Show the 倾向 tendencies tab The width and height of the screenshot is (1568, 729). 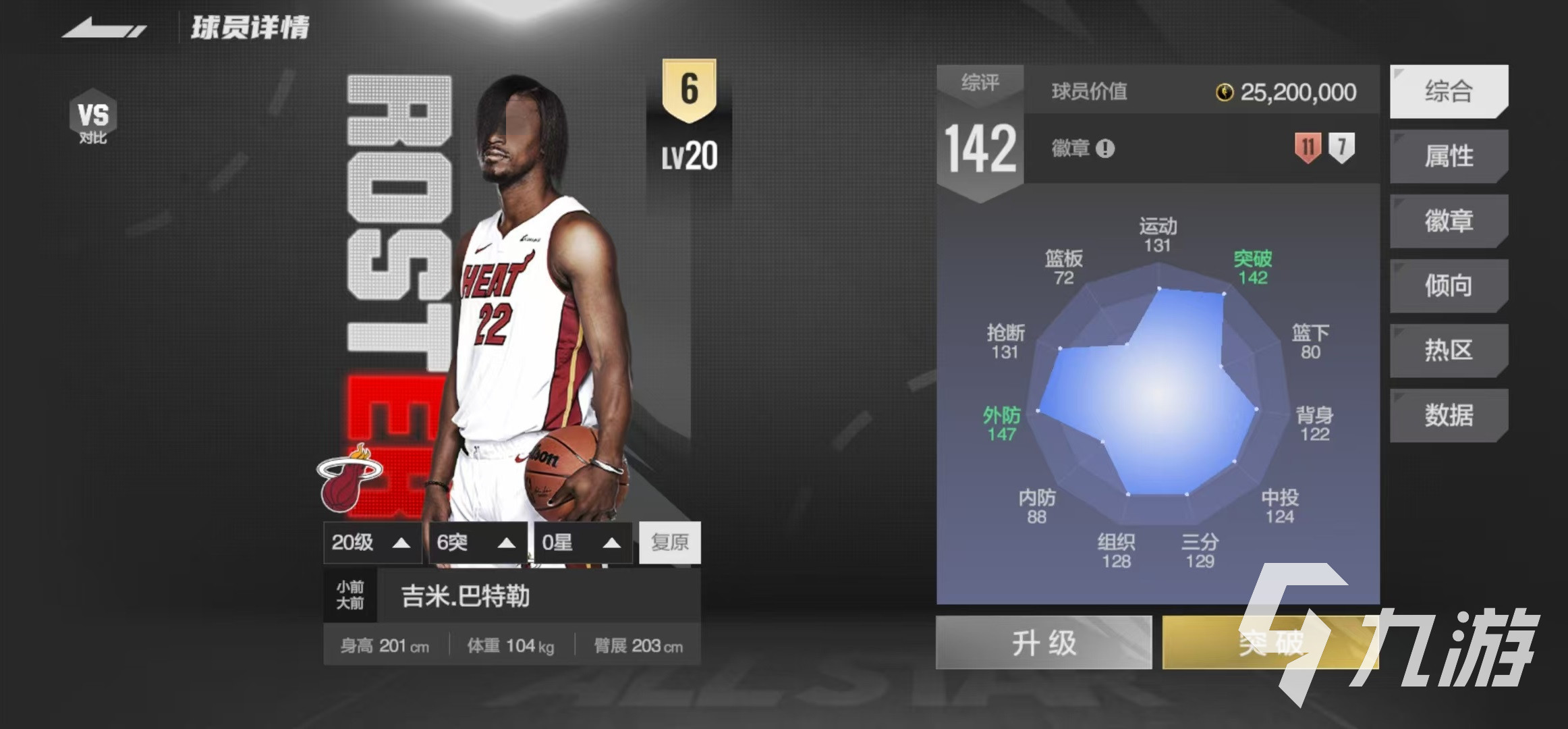pos(1449,286)
